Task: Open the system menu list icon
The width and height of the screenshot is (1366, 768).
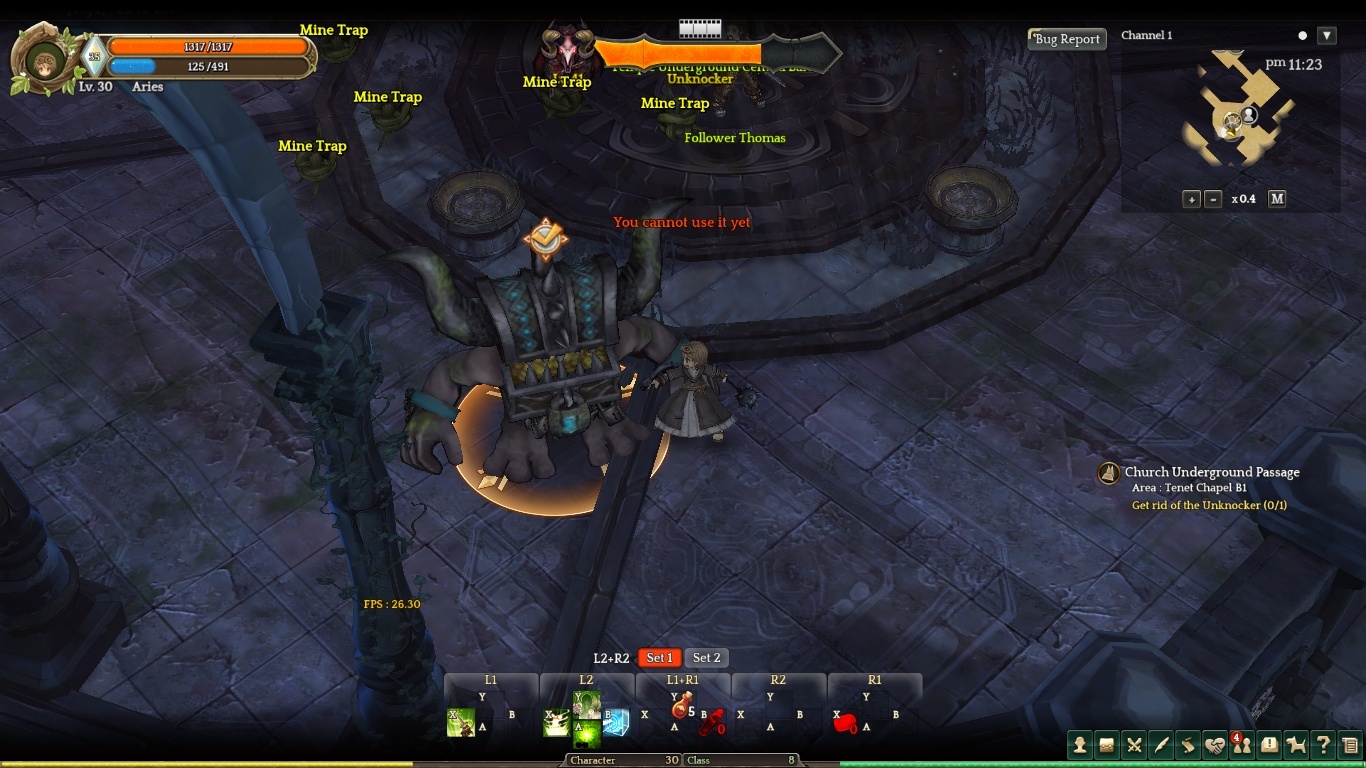Action: [x=1350, y=744]
